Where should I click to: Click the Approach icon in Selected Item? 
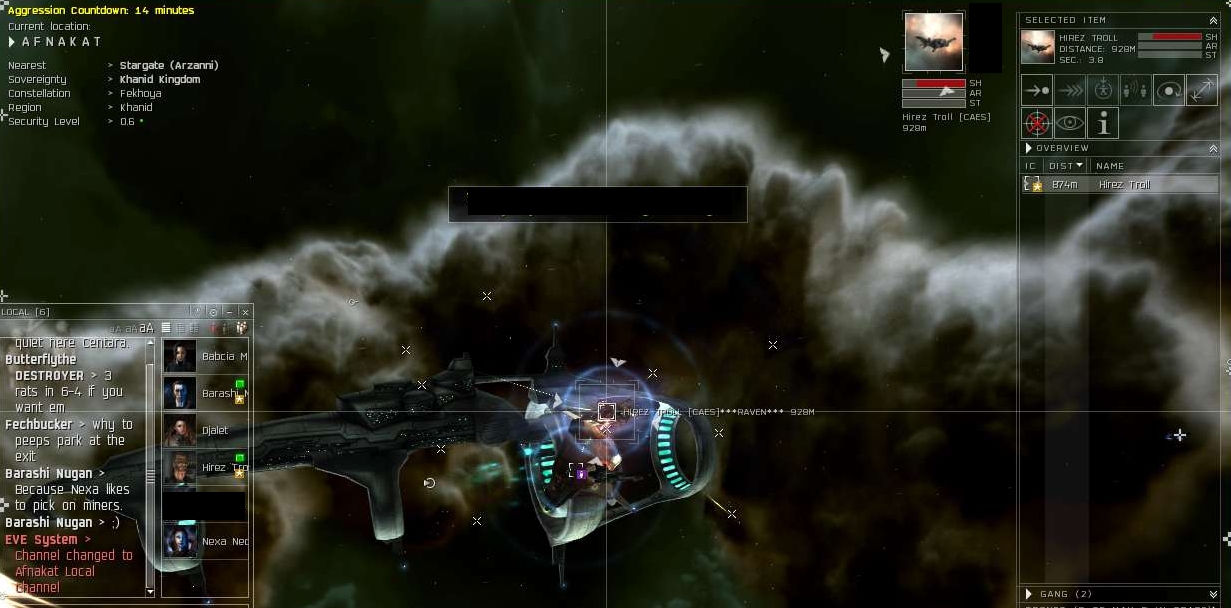pyautogui.click(x=1036, y=90)
